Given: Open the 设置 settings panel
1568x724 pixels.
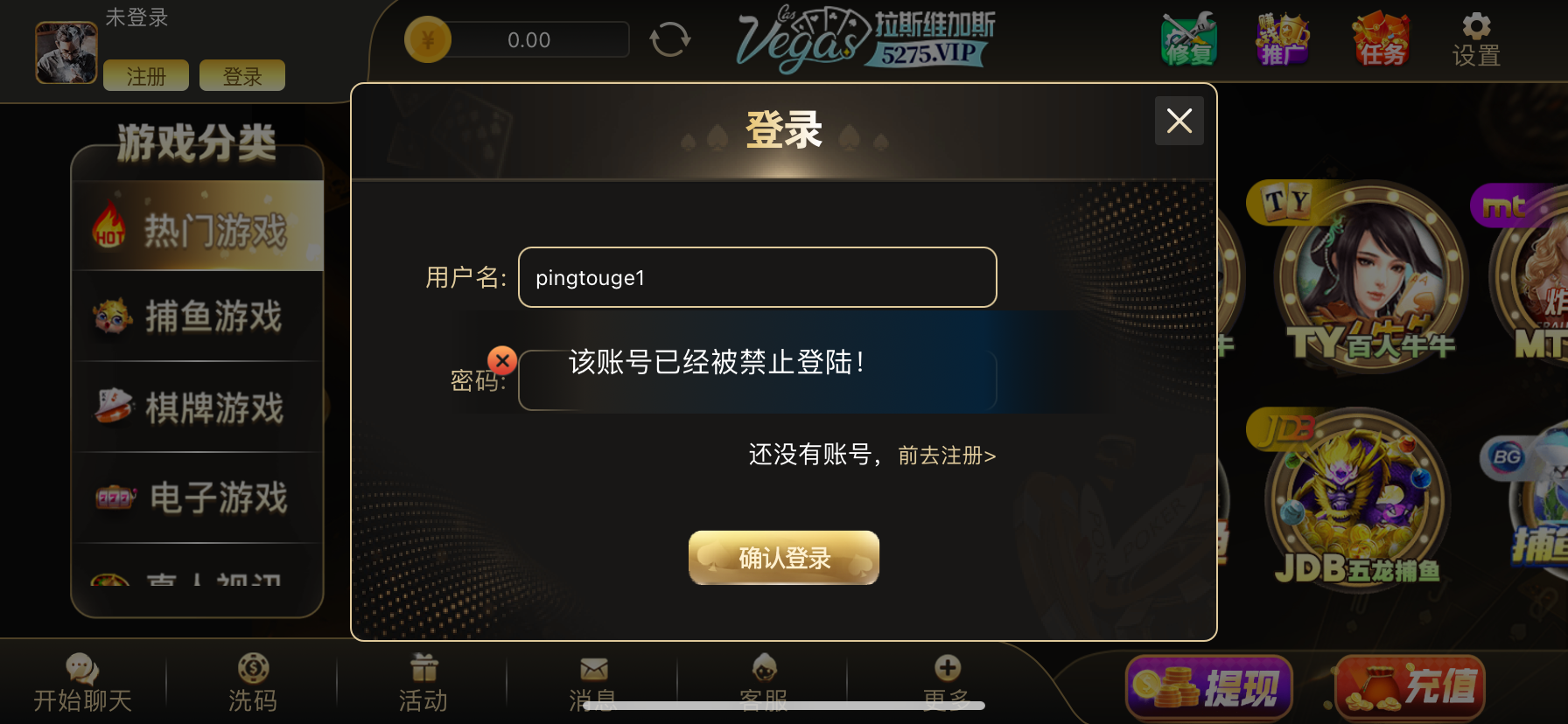Looking at the screenshot, I should (x=1474, y=39).
